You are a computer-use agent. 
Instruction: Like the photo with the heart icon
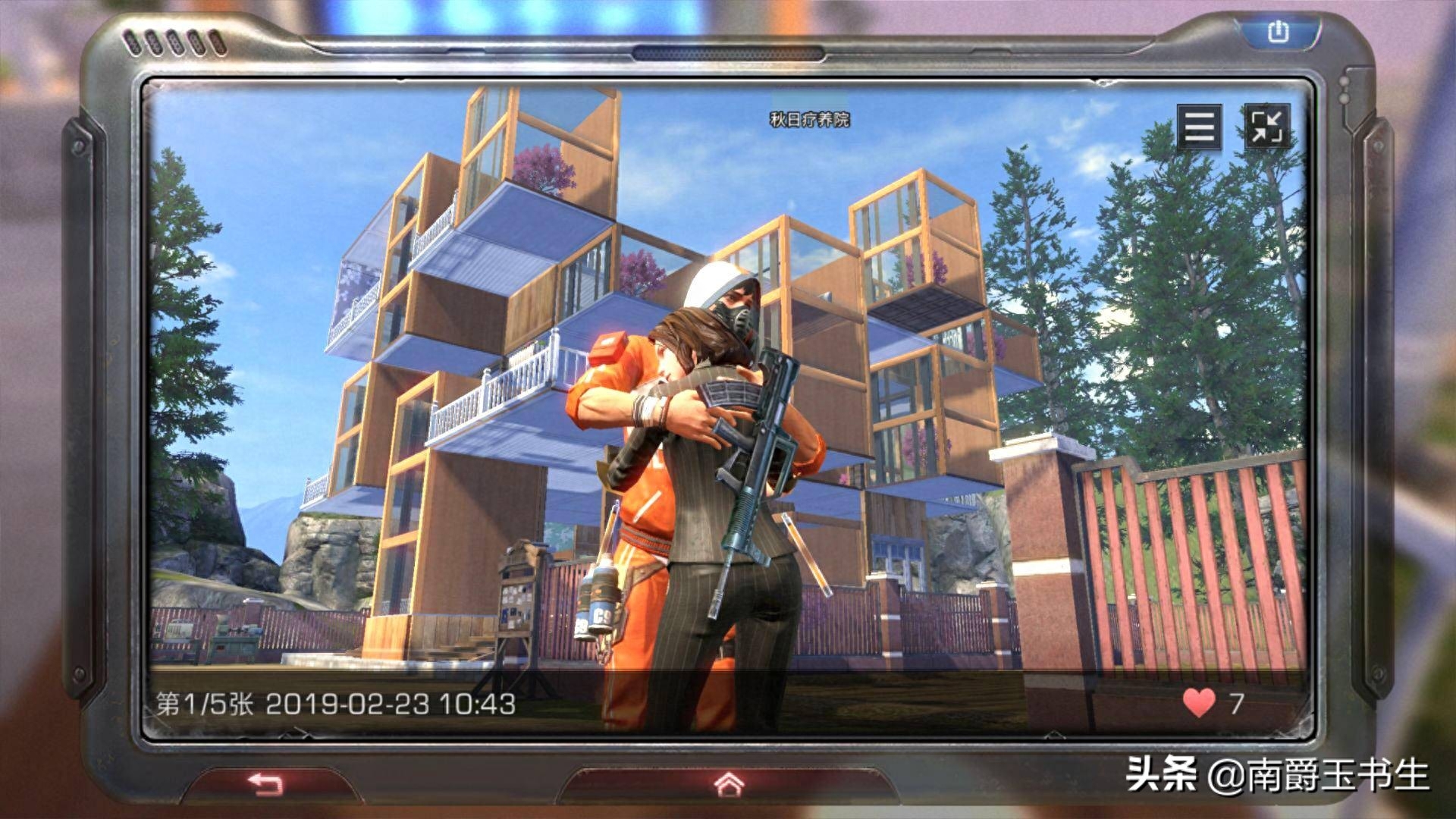(1199, 703)
